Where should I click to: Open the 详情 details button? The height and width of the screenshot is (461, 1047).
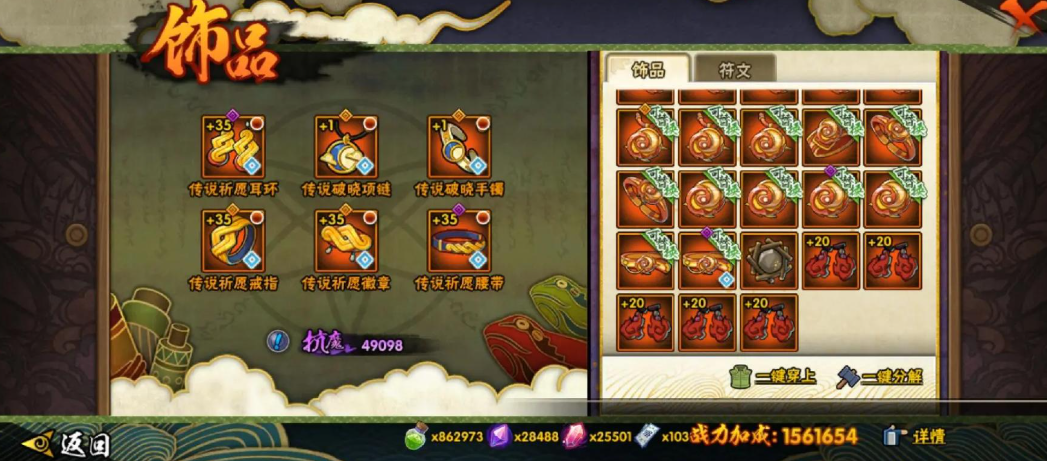(x=915, y=437)
